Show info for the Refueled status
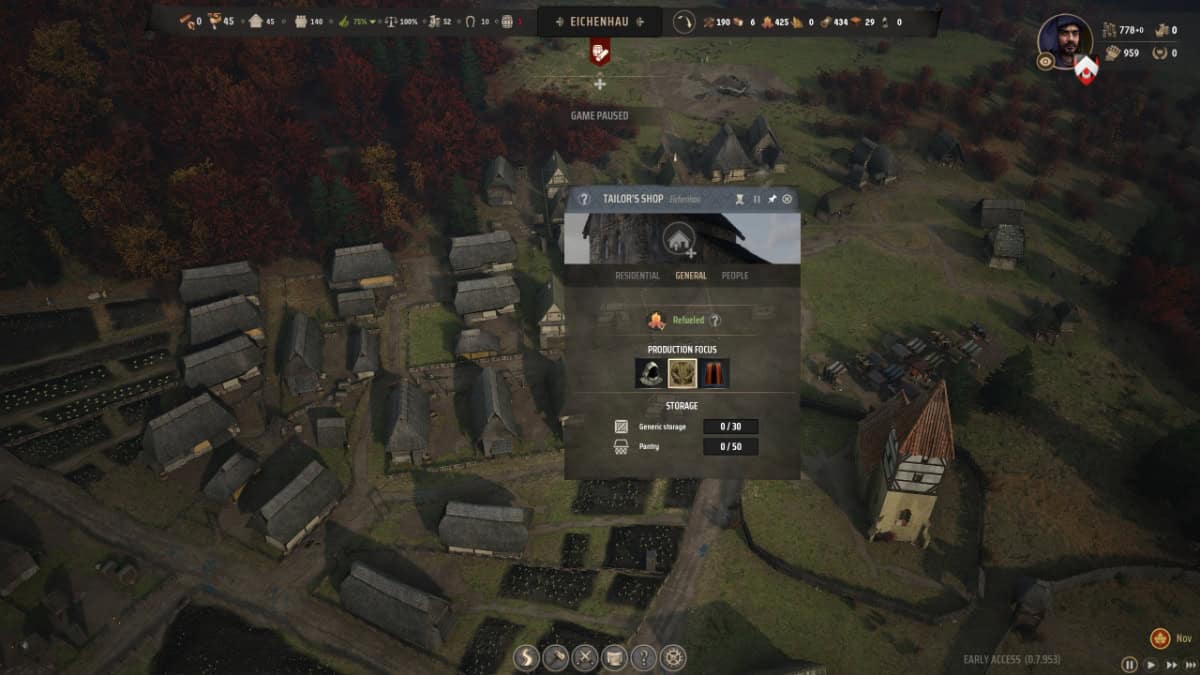 tap(715, 321)
